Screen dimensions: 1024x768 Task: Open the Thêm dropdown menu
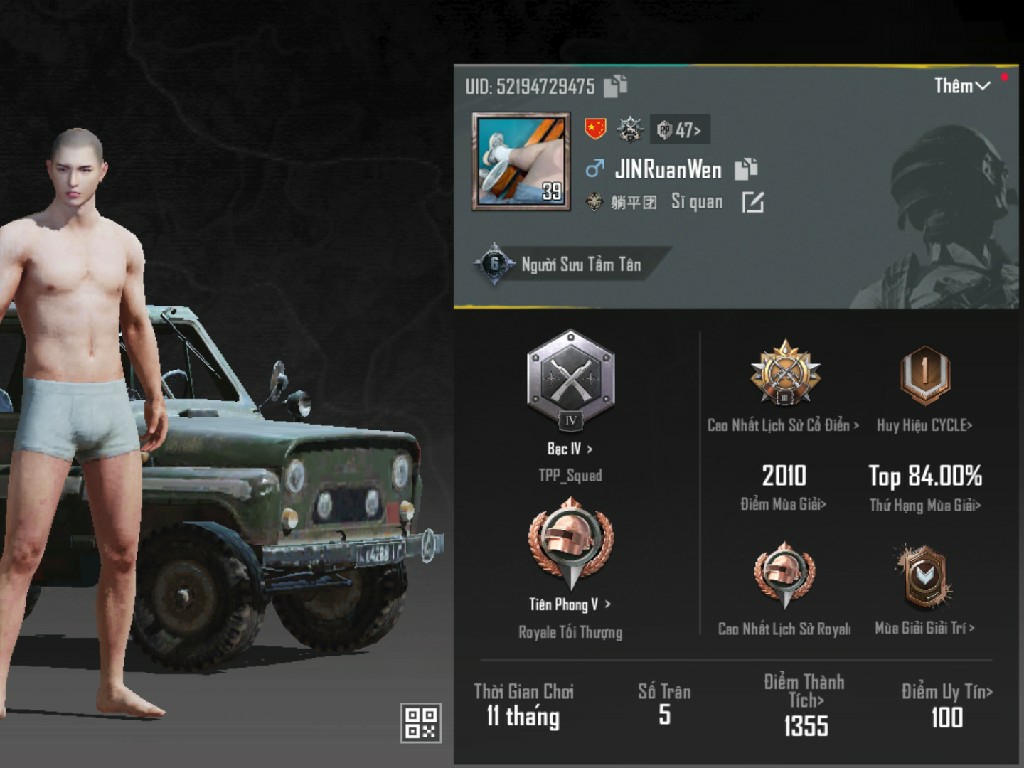pyautogui.click(x=962, y=86)
